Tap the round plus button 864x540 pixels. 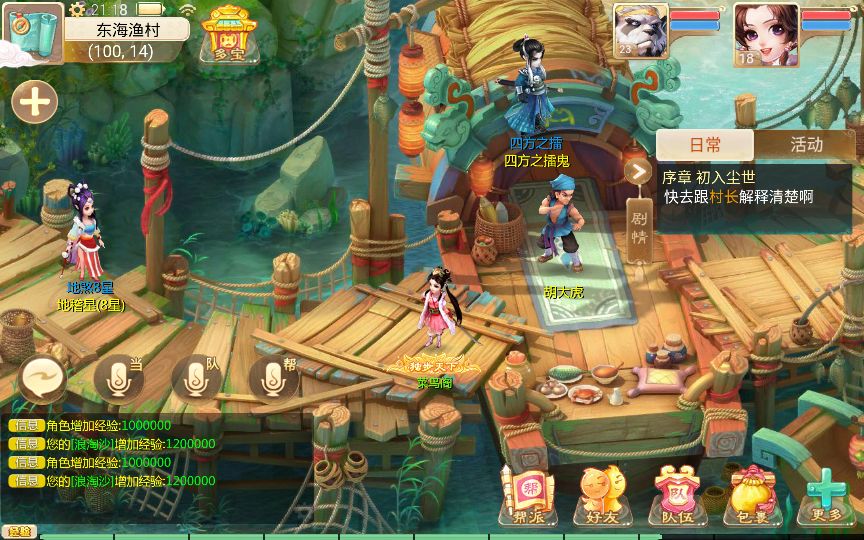coord(34,102)
